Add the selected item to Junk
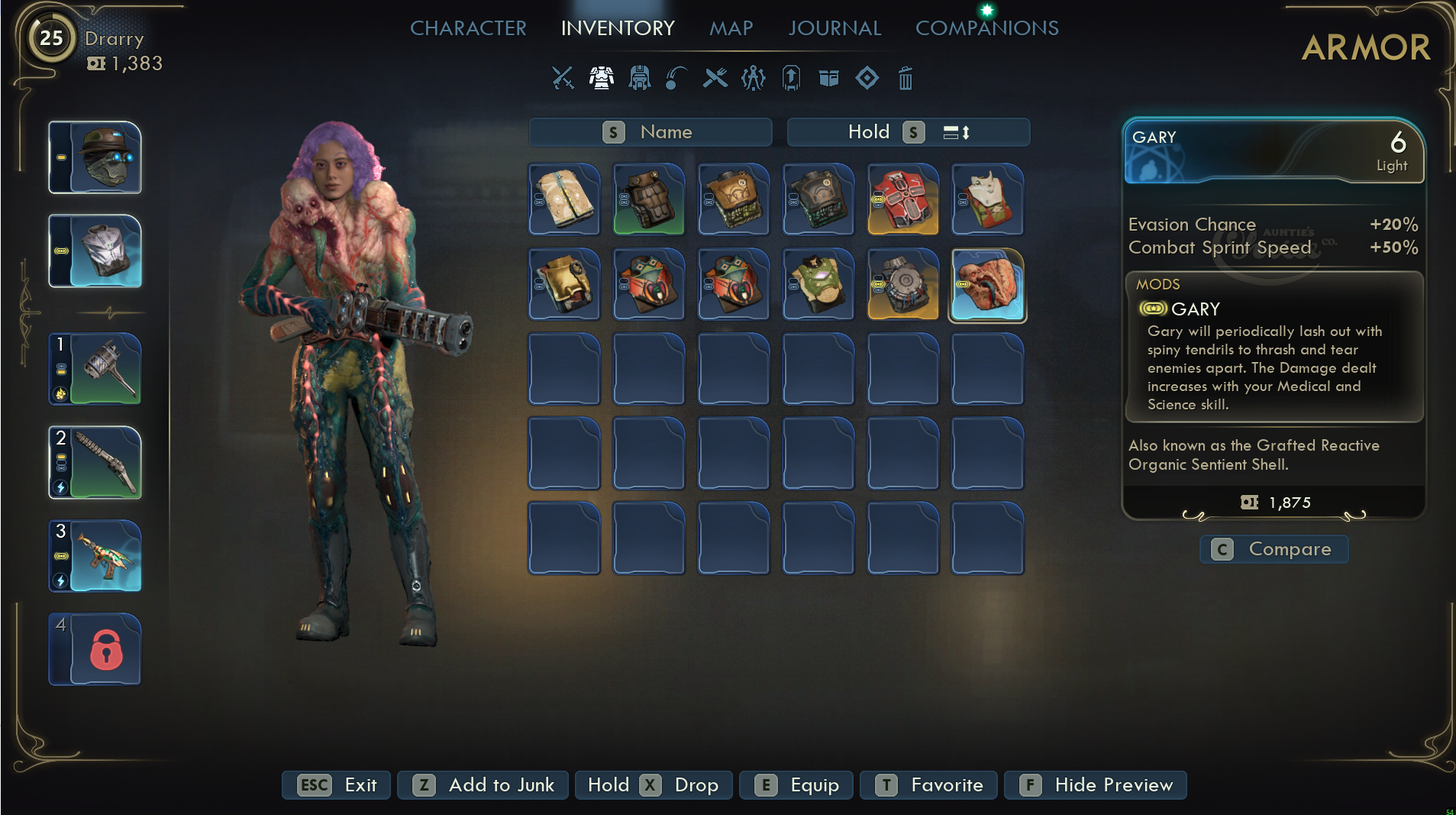 pos(483,785)
